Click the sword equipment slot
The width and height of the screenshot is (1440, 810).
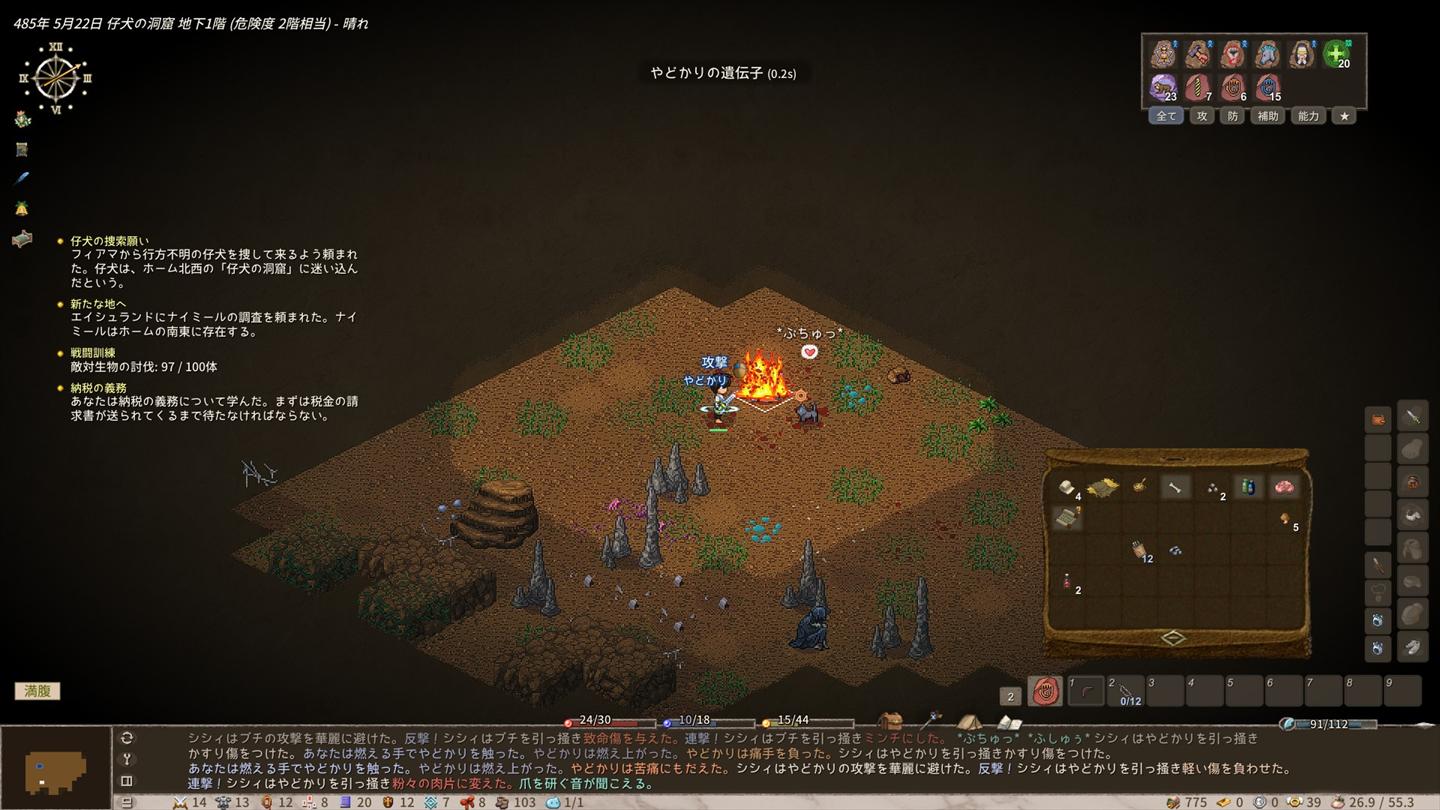pos(1412,417)
